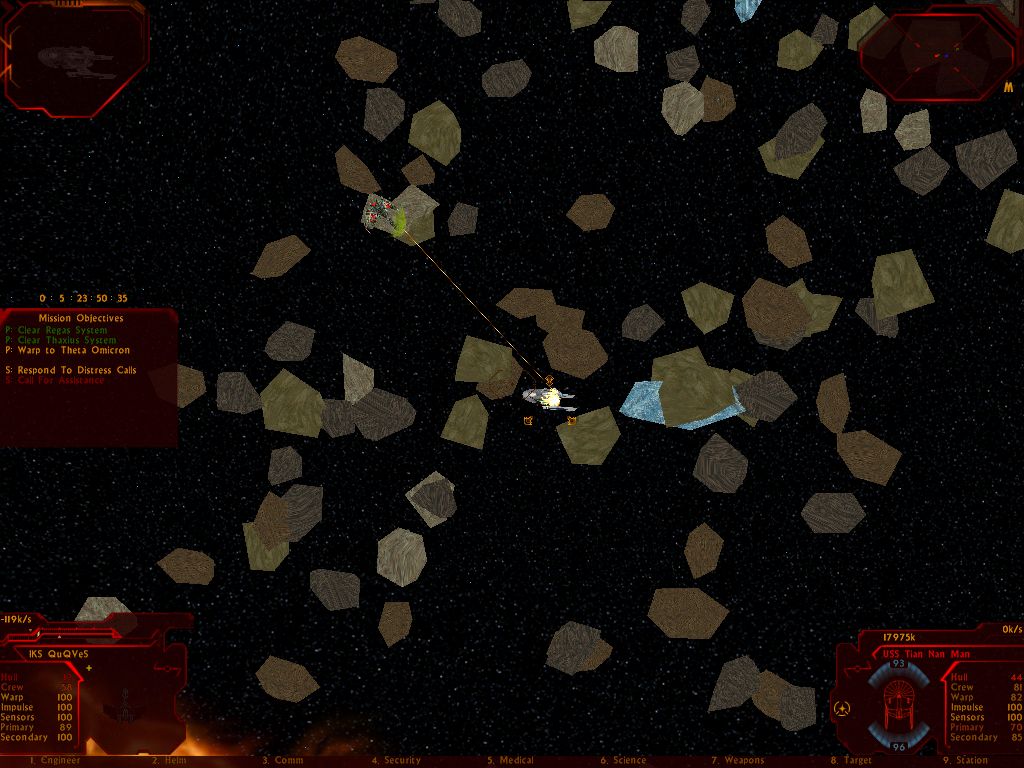This screenshot has height=768, width=1024.
Task: Choose the Station menu entry
Action: 965,761
